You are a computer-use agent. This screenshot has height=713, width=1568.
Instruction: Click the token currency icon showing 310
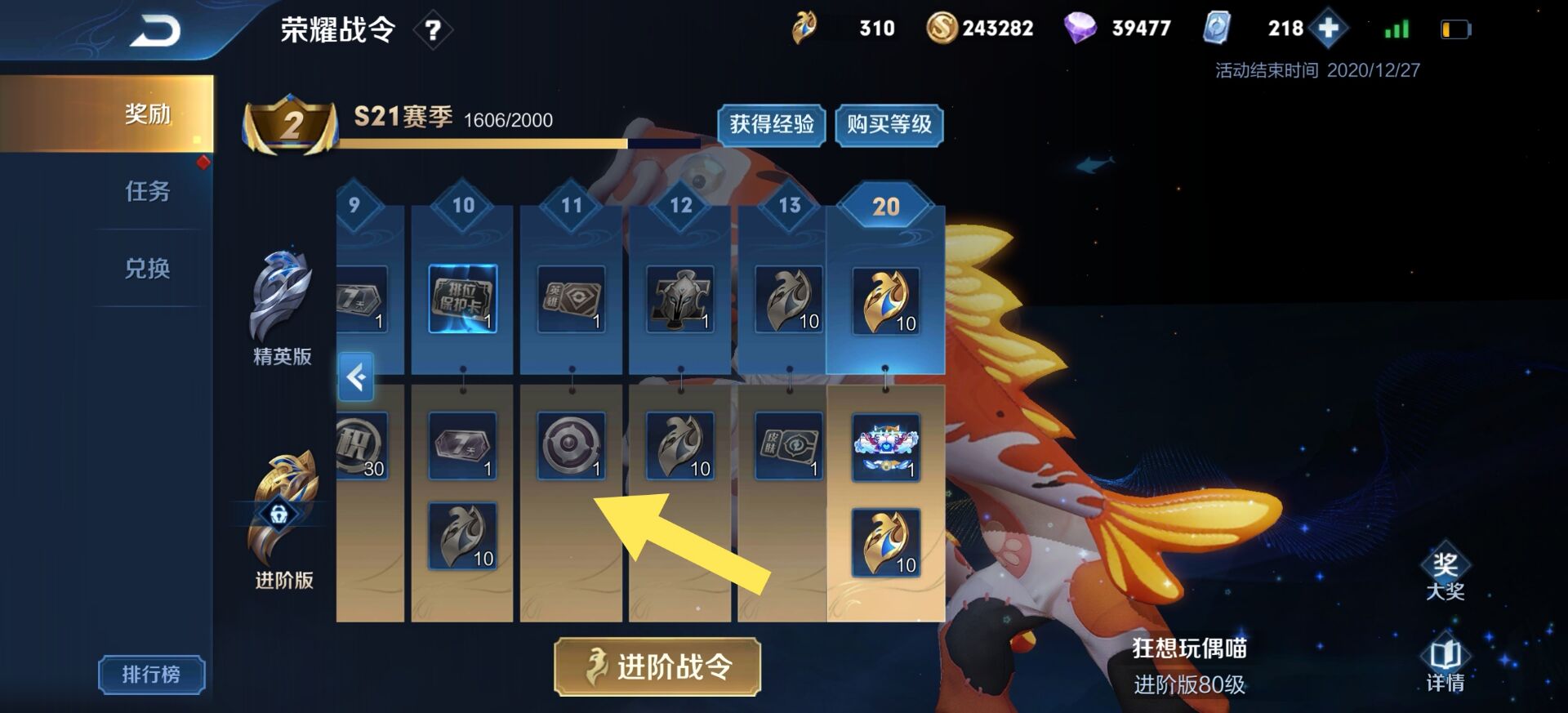[805, 27]
